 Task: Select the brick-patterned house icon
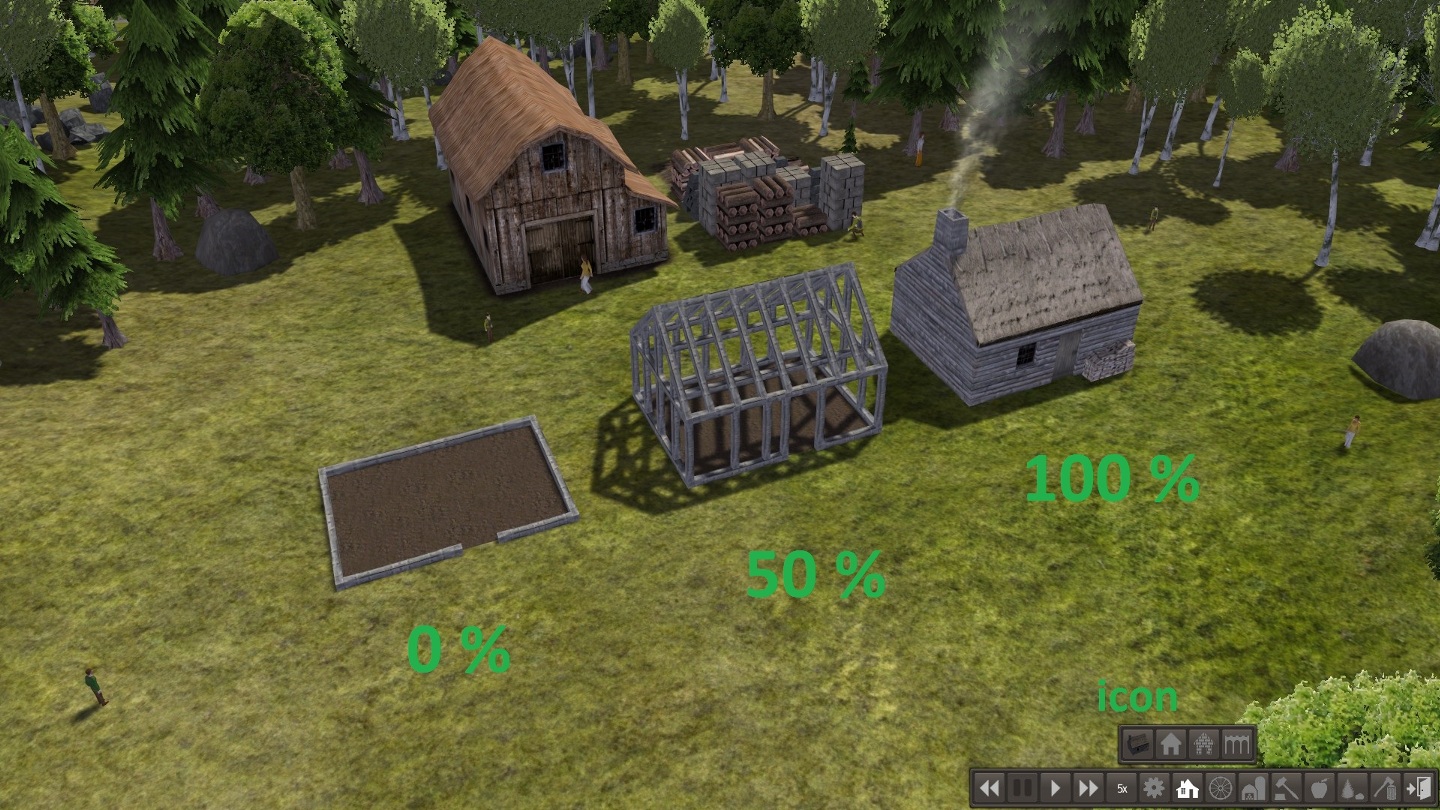tap(1203, 744)
